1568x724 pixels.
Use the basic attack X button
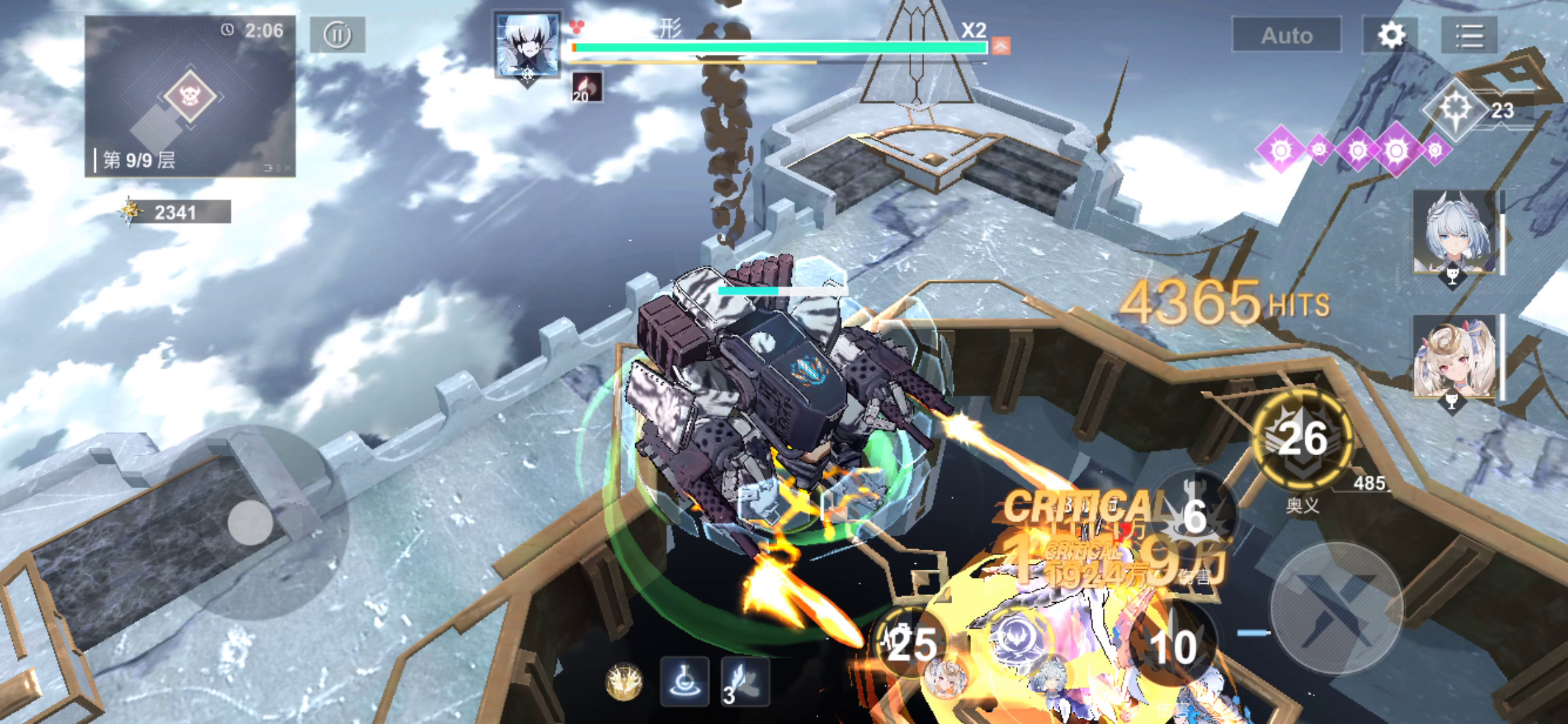(x=1336, y=608)
